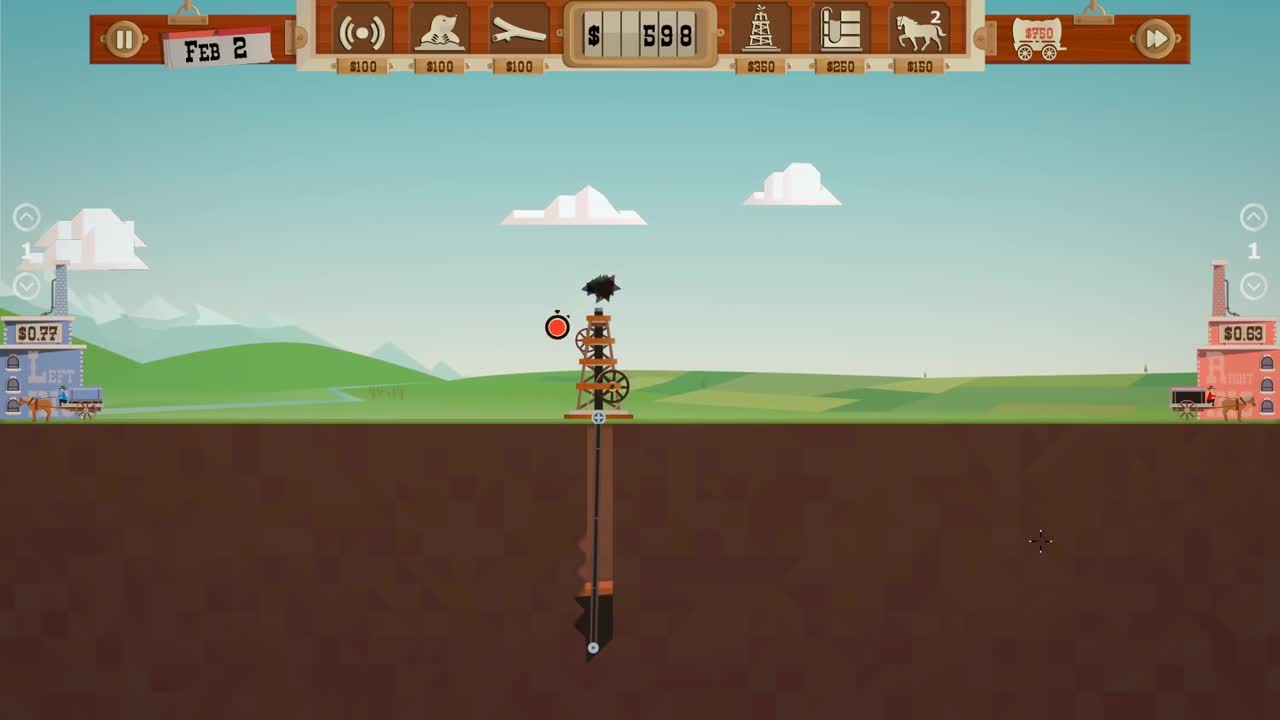Pause the game
Viewport: 1280px width, 720px height.
(124, 39)
